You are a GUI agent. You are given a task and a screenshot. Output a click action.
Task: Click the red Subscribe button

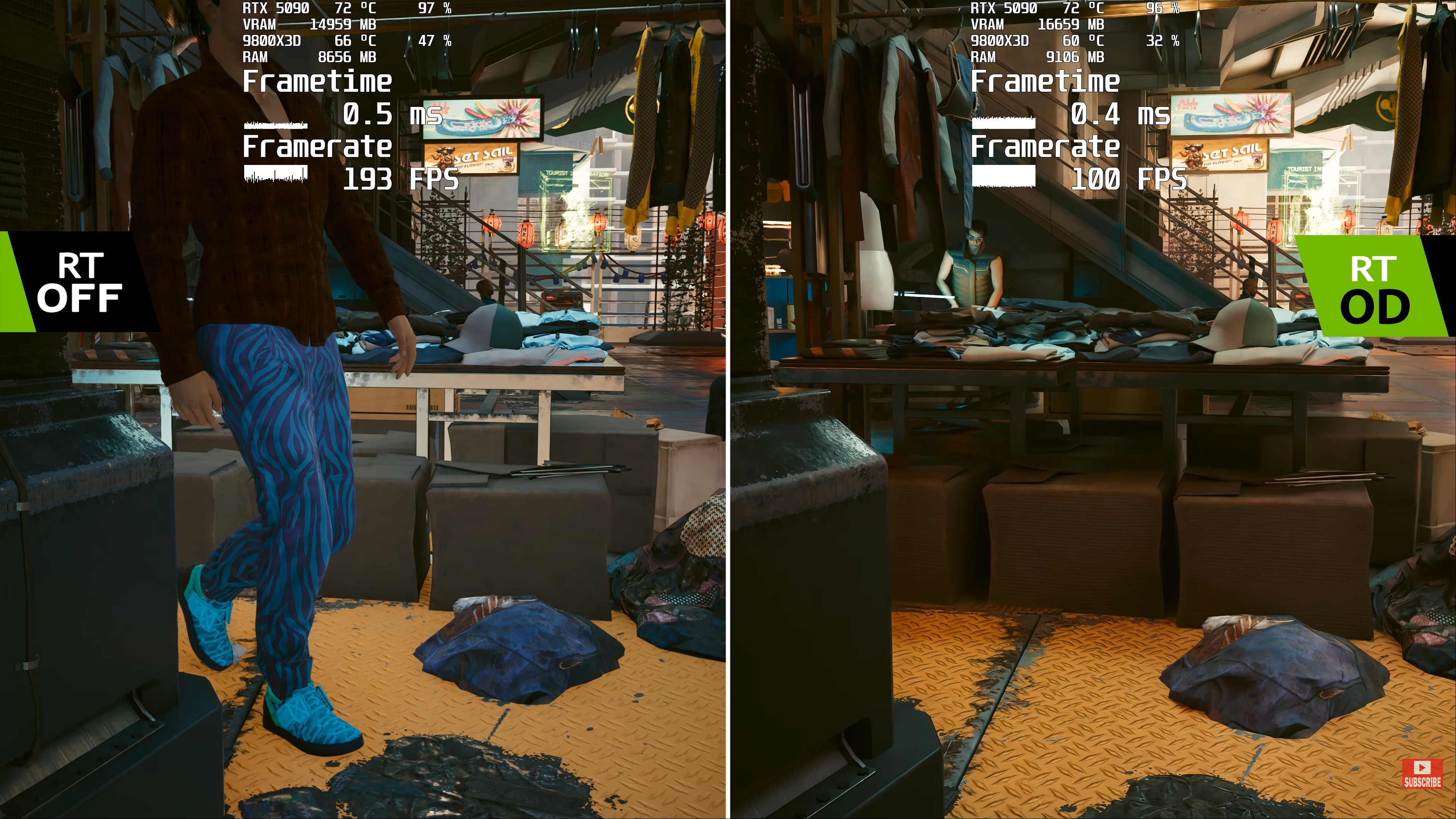[1422, 774]
